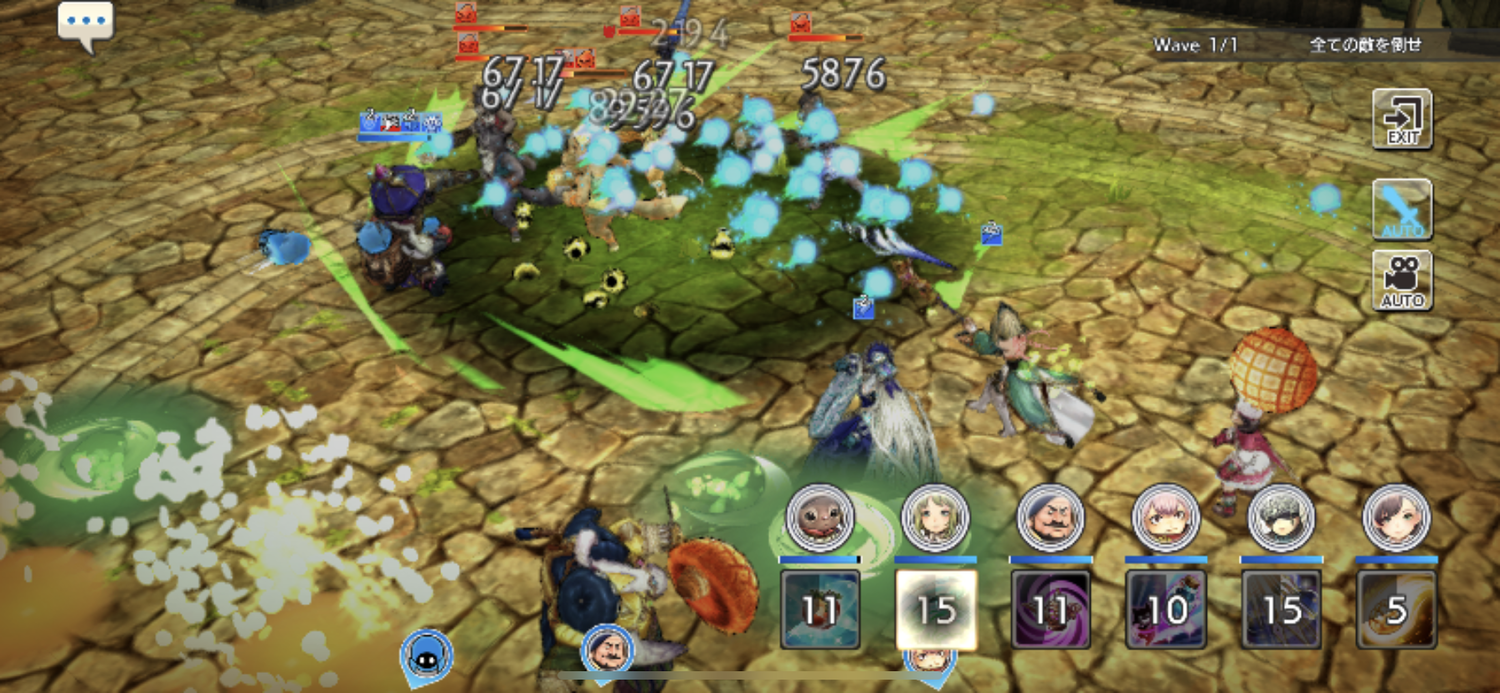Select the pink-haired character portrait

[x=1166, y=518]
